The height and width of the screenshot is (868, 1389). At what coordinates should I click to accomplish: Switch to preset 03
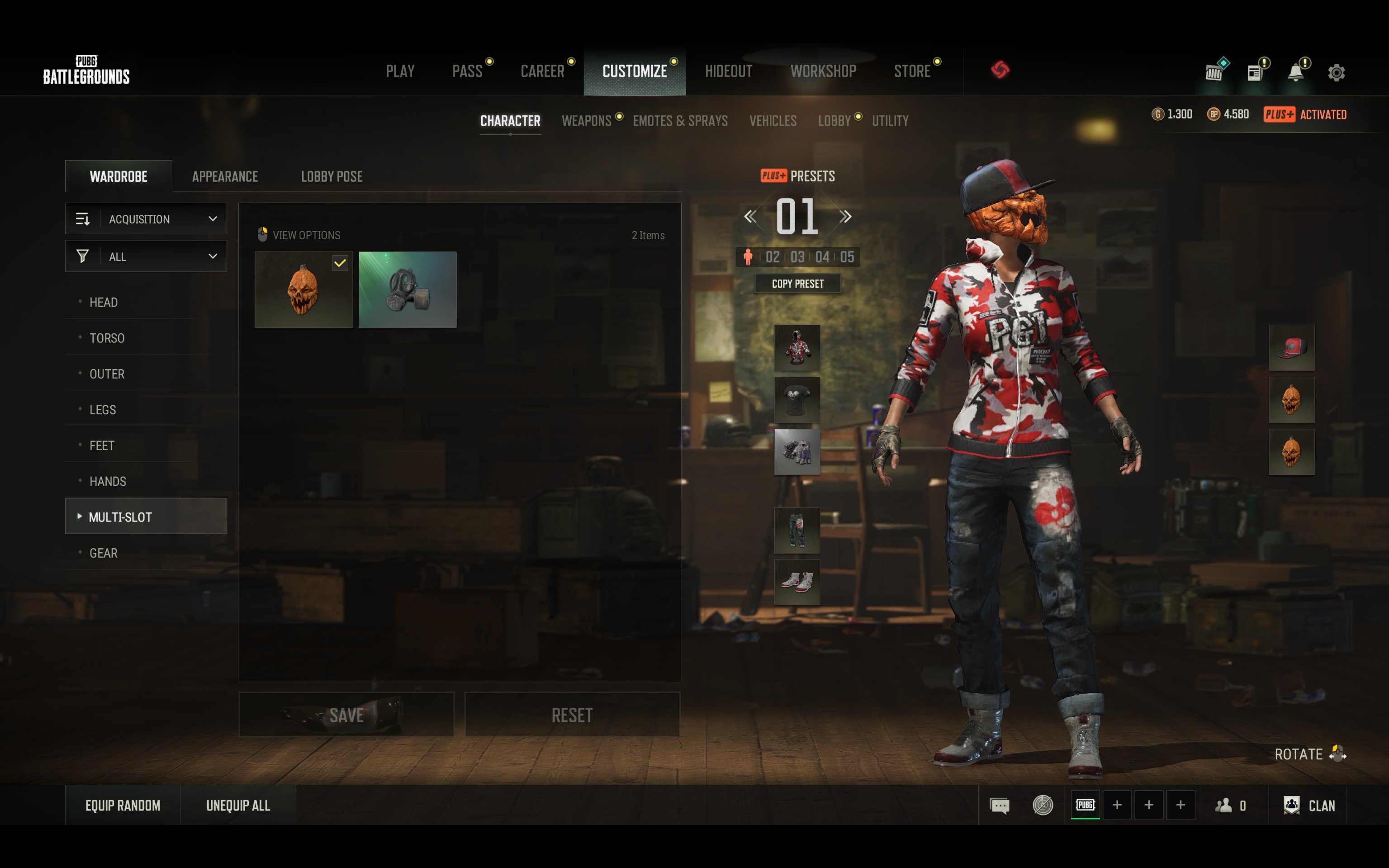(797, 256)
